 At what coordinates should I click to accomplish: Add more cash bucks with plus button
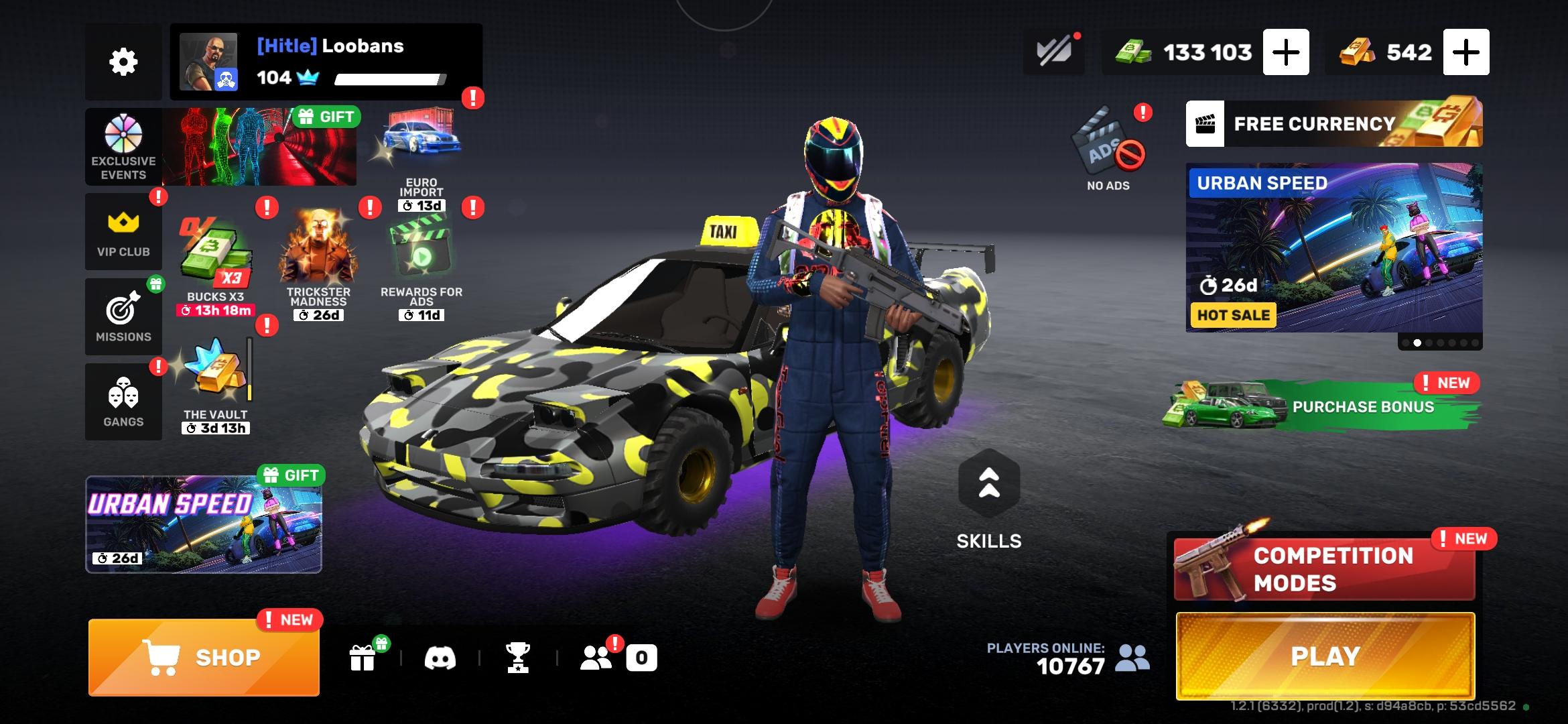1285,52
